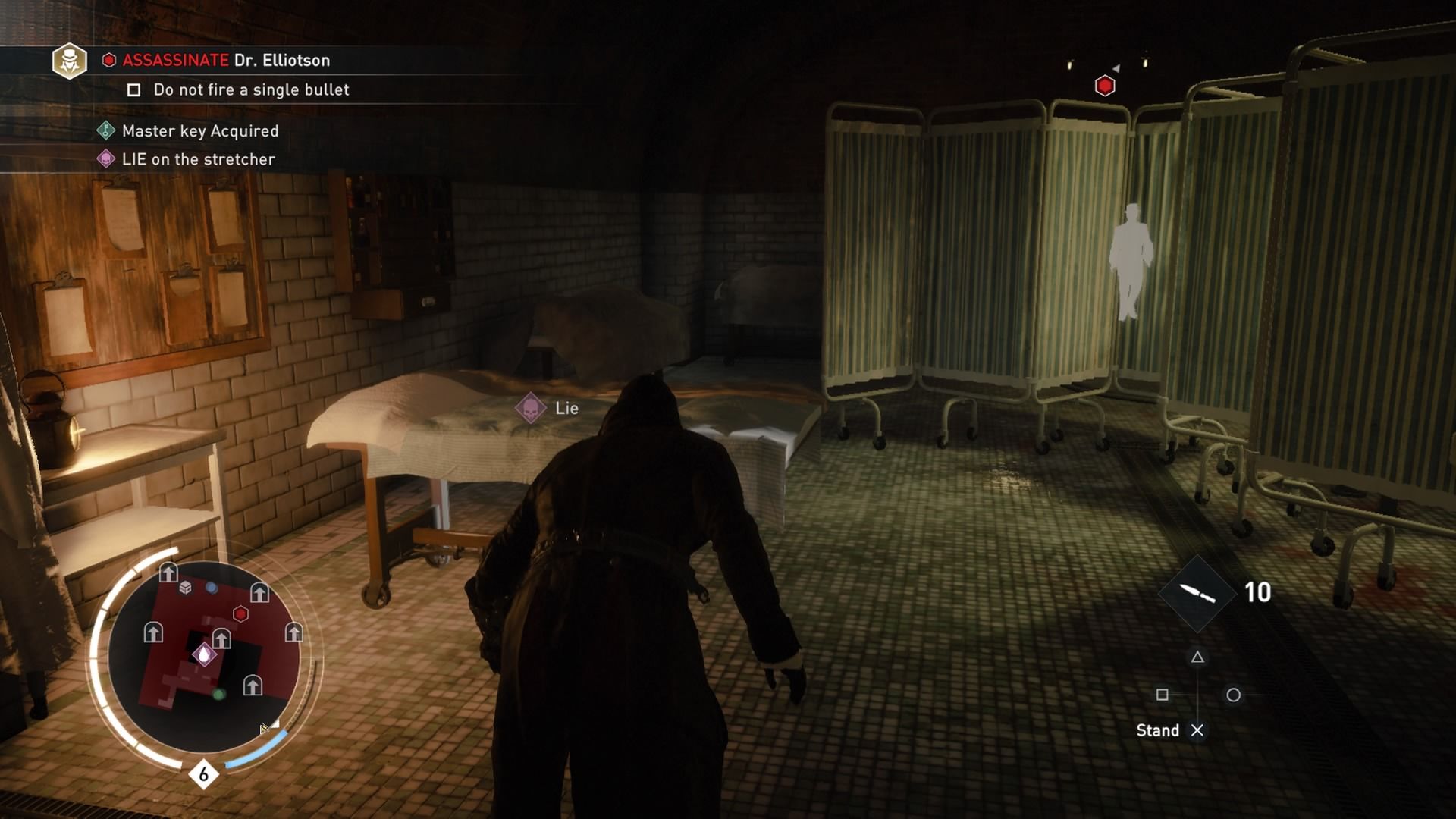Click the green dot marker on the minimap

(x=219, y=694)
